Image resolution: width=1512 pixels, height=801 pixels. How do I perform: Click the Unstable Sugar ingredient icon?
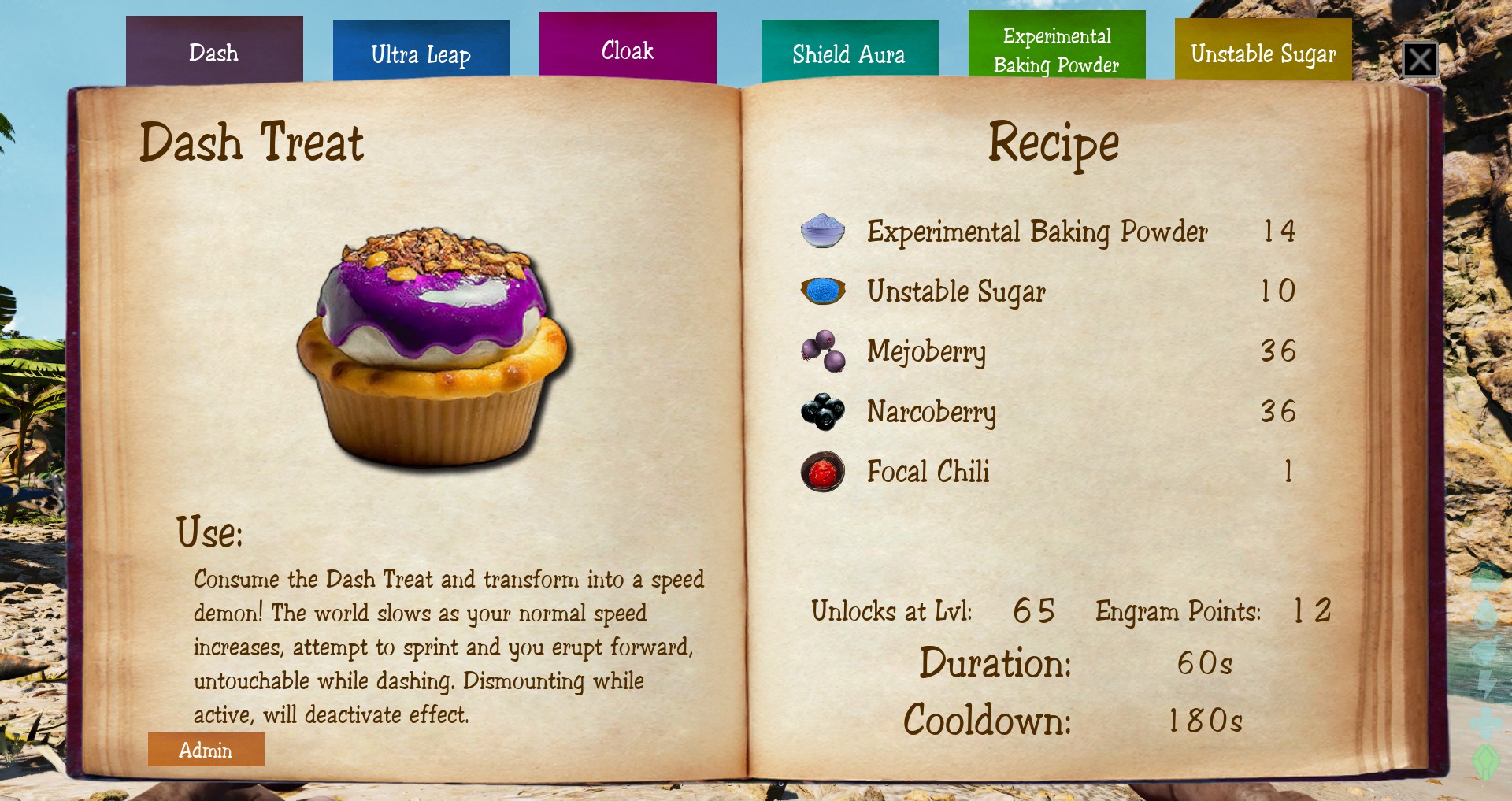tap(823, 291)
